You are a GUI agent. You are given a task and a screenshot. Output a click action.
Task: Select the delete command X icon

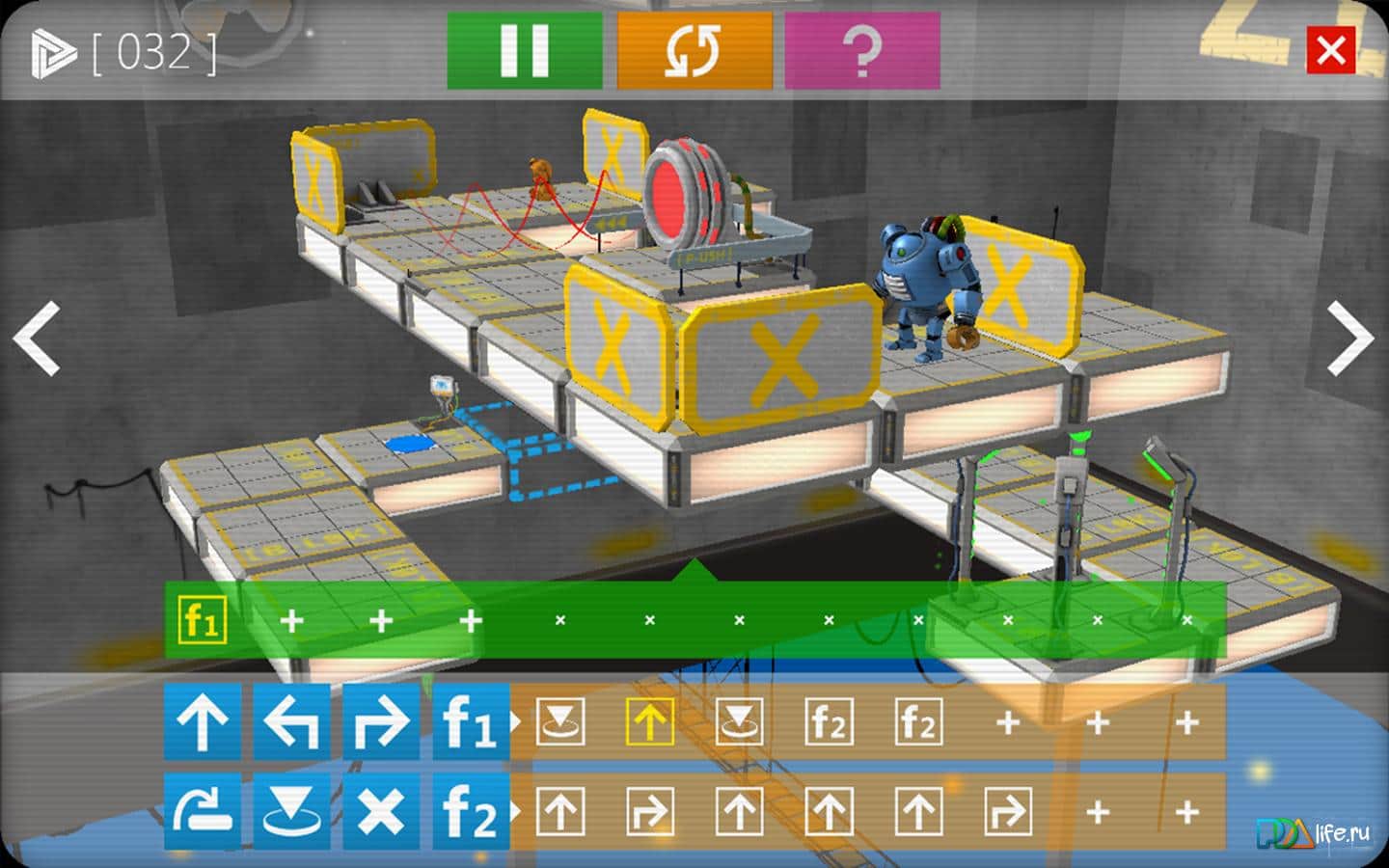382,810
